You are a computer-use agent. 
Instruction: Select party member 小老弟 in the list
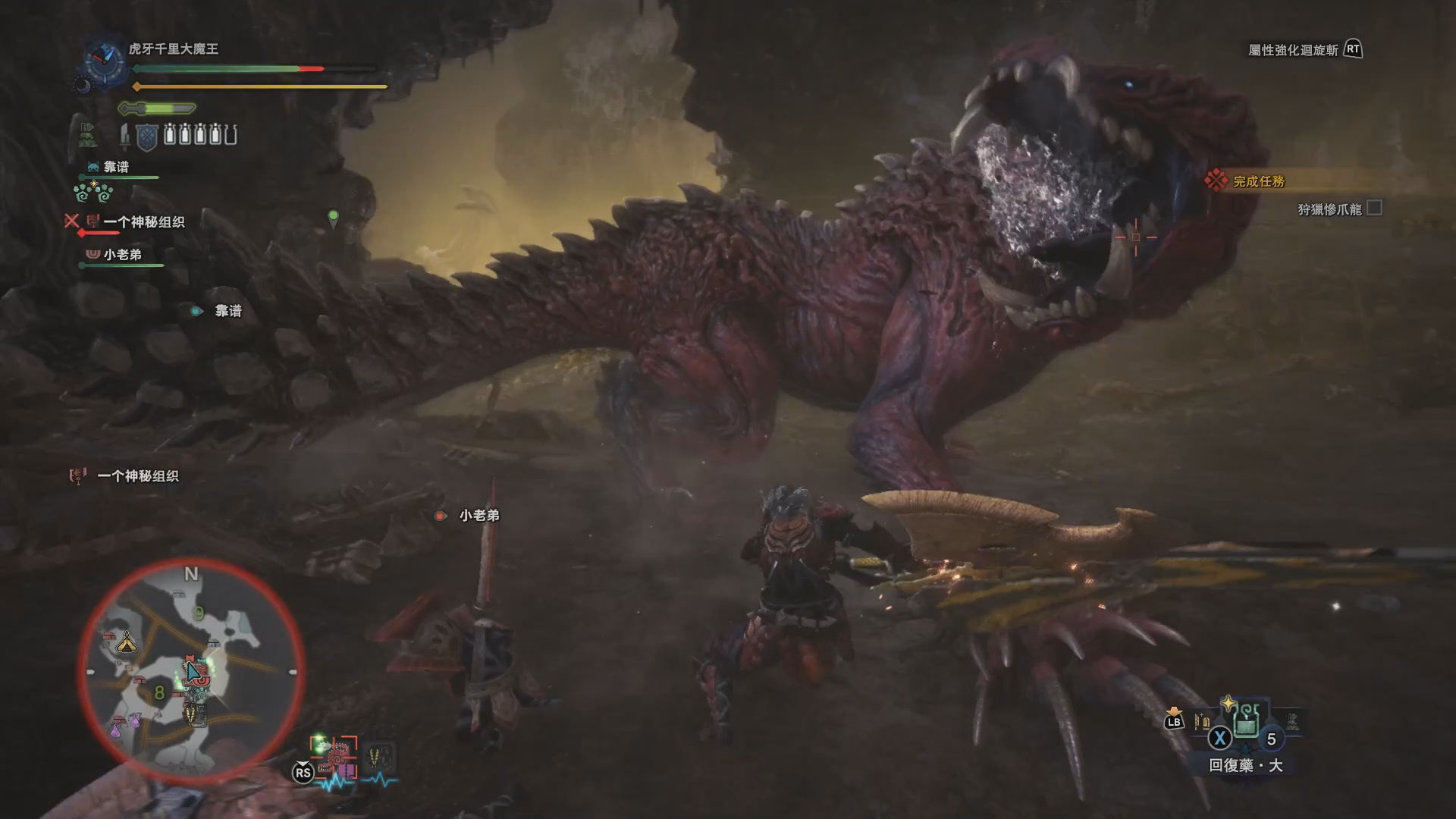(122, 254)
